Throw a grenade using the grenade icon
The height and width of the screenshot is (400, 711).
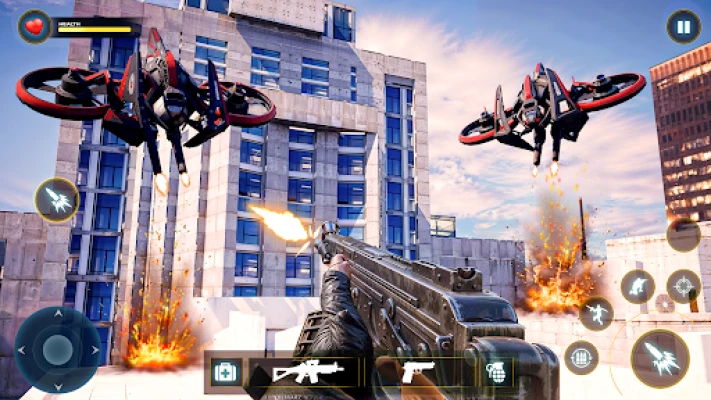click(496, 372)
